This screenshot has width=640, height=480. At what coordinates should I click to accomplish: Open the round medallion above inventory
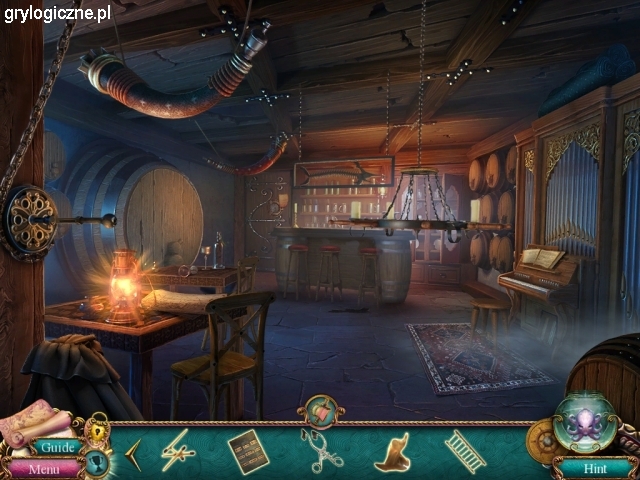click(321, 411)
